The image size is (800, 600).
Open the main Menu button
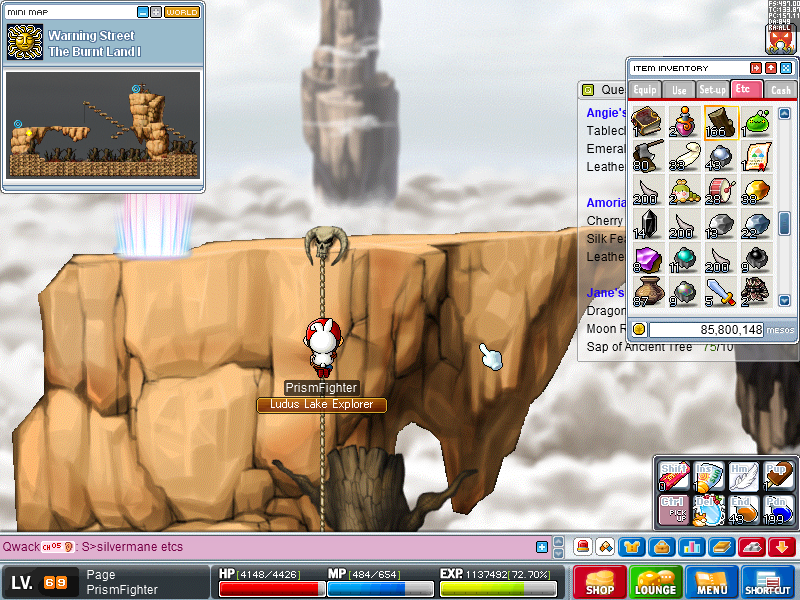tap(712, 582)
